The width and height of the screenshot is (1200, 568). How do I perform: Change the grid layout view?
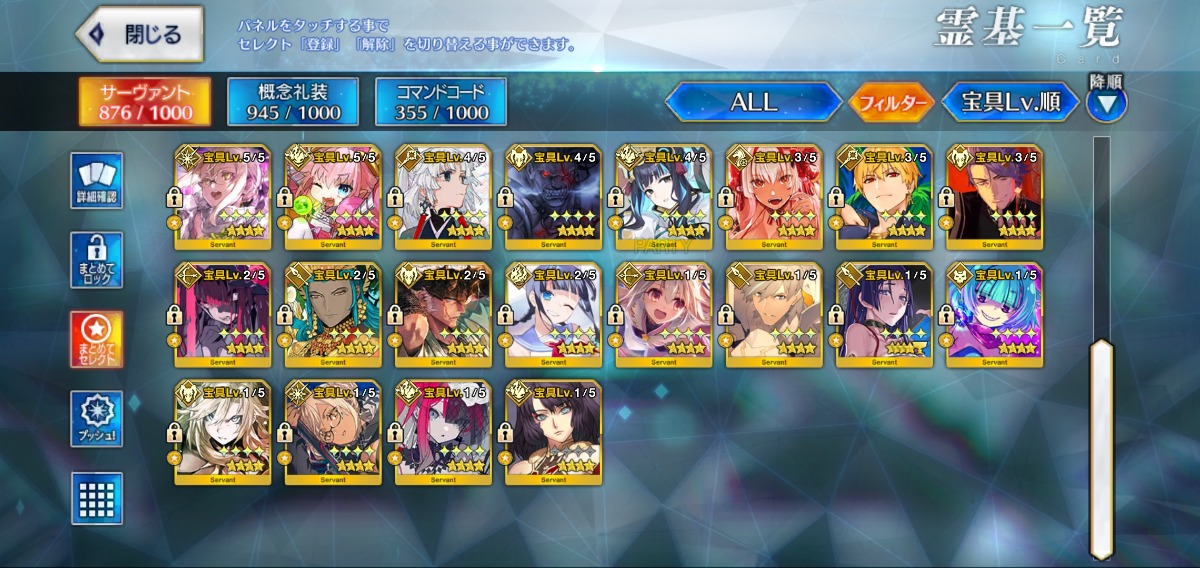[x=97, y=498]
